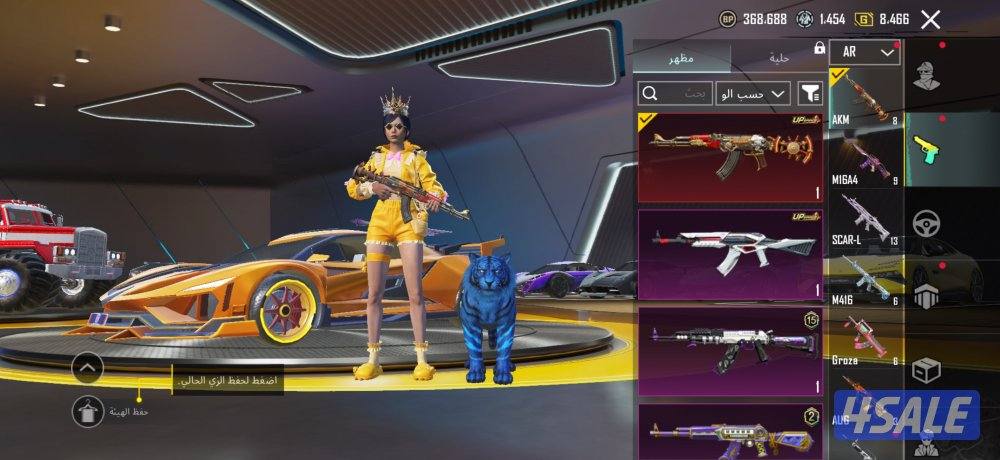Viewport: 1000px width, 460px height.
Task: Save the current look with the hanger button
Action: 88,411
